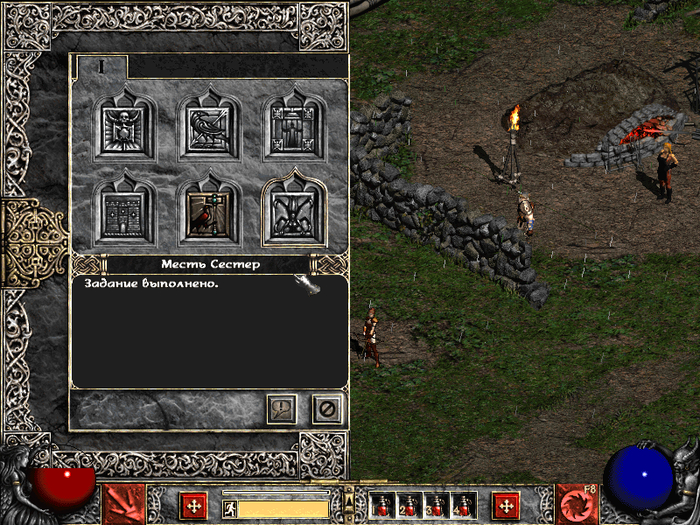Screen dimensions: 700x525
Task: Select the tower quest icon
Action: pyautogui.click(x=125, y=210)
